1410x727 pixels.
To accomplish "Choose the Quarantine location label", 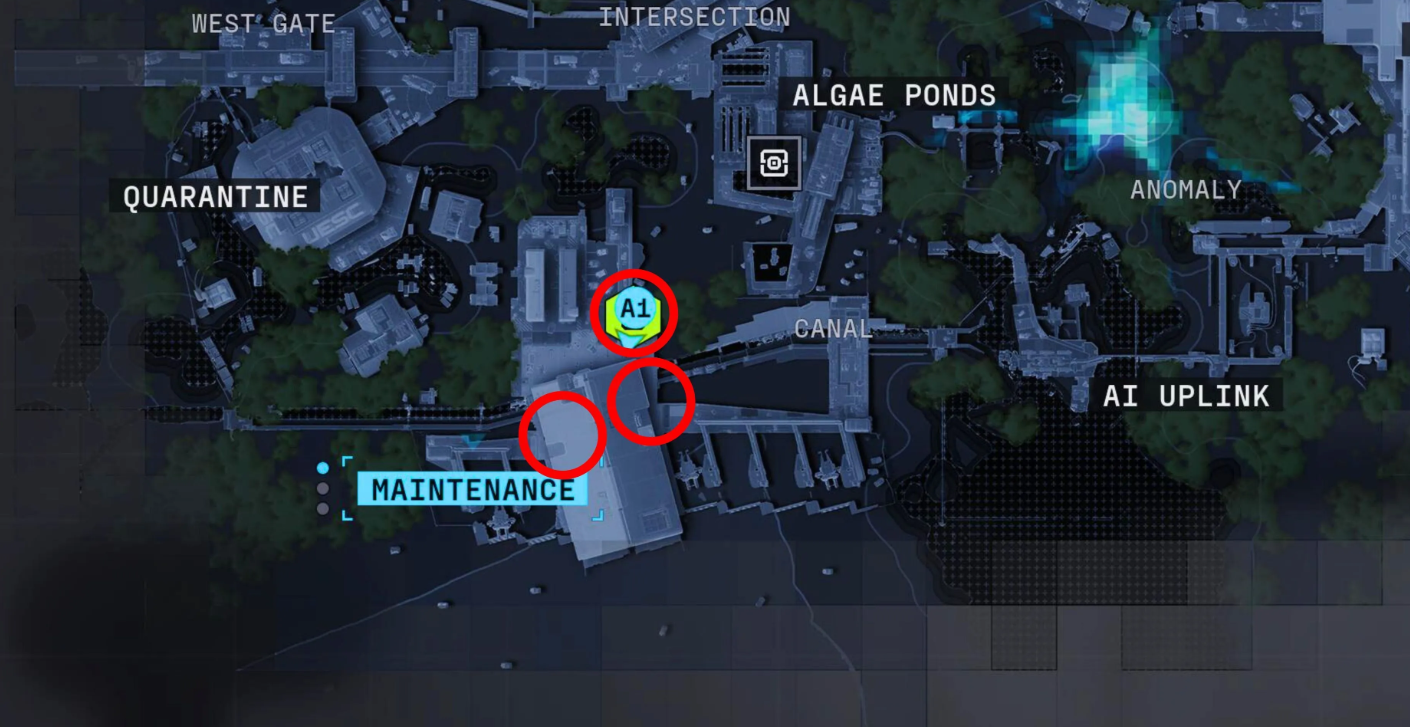I will [x=215, y=197].
